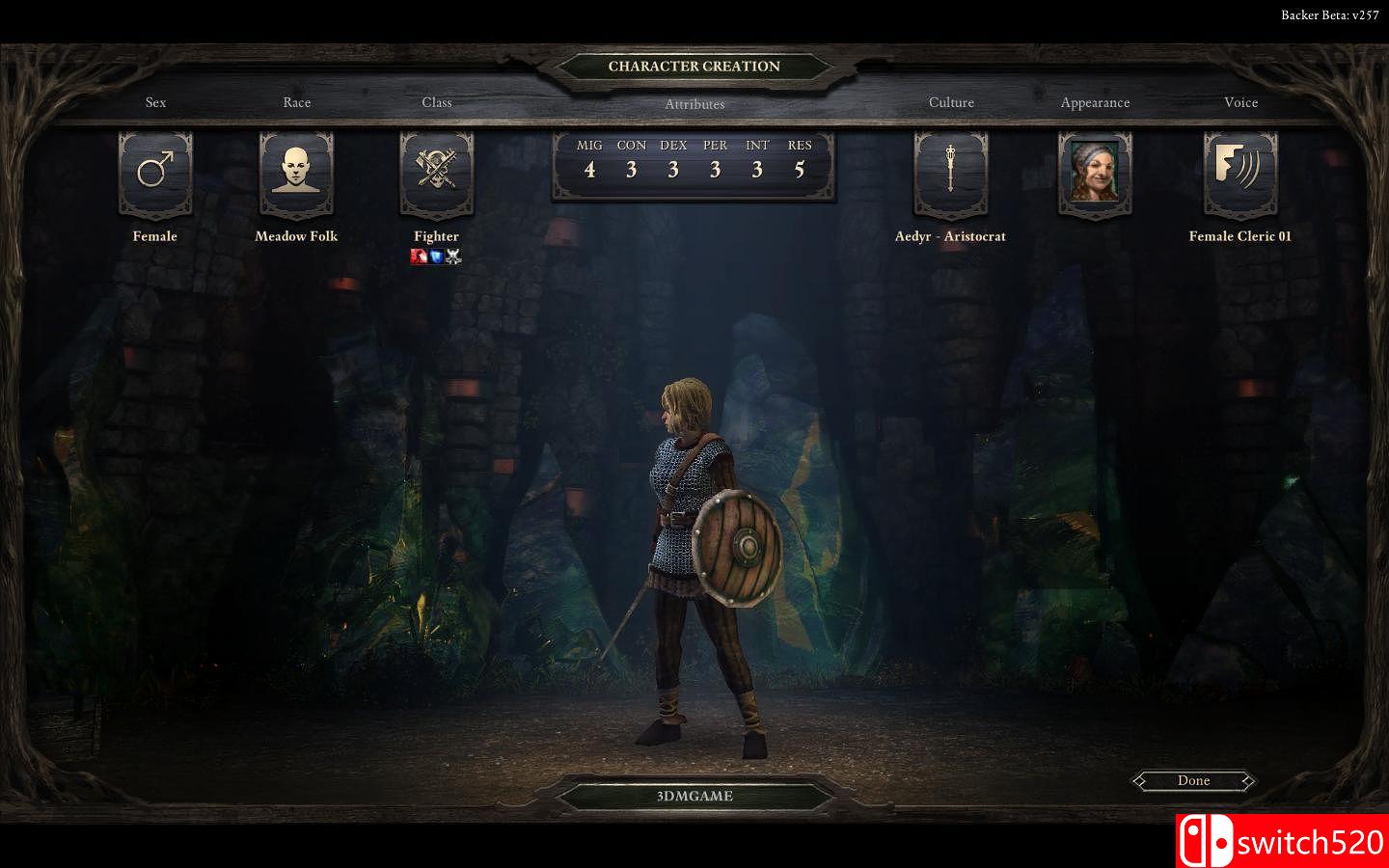Click the Meadow Folk race portrait icon

point(296,174)
